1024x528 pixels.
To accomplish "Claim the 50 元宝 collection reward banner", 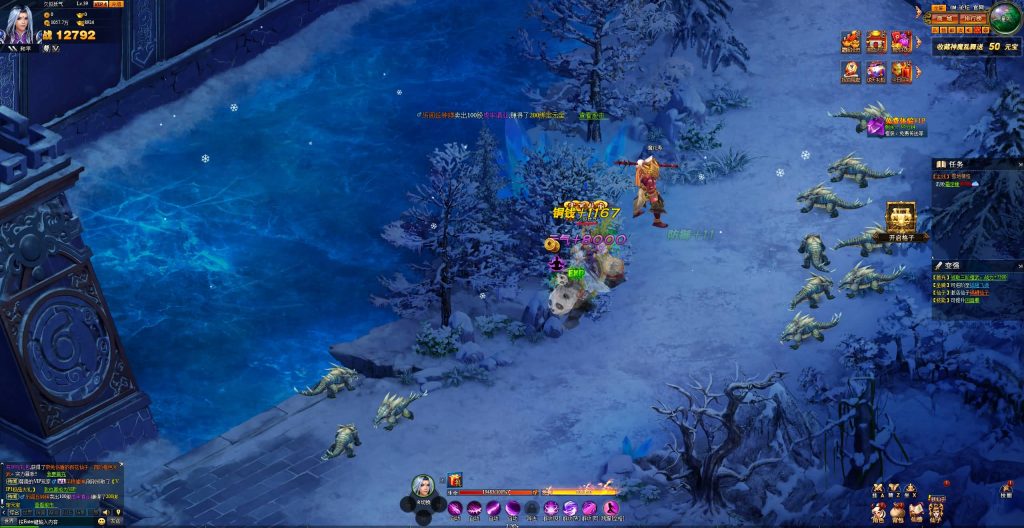I will [977, 46].
